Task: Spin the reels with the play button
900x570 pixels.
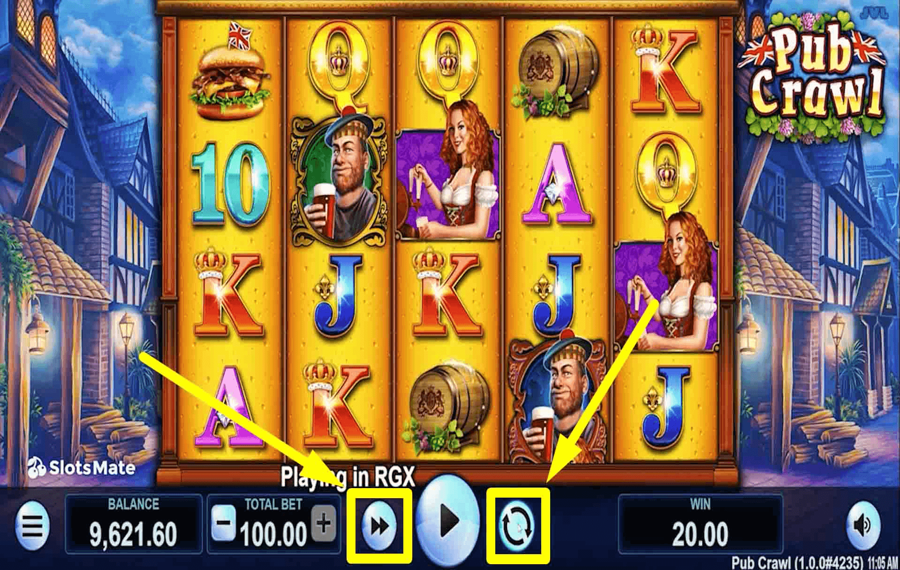Action: point(448,522)
